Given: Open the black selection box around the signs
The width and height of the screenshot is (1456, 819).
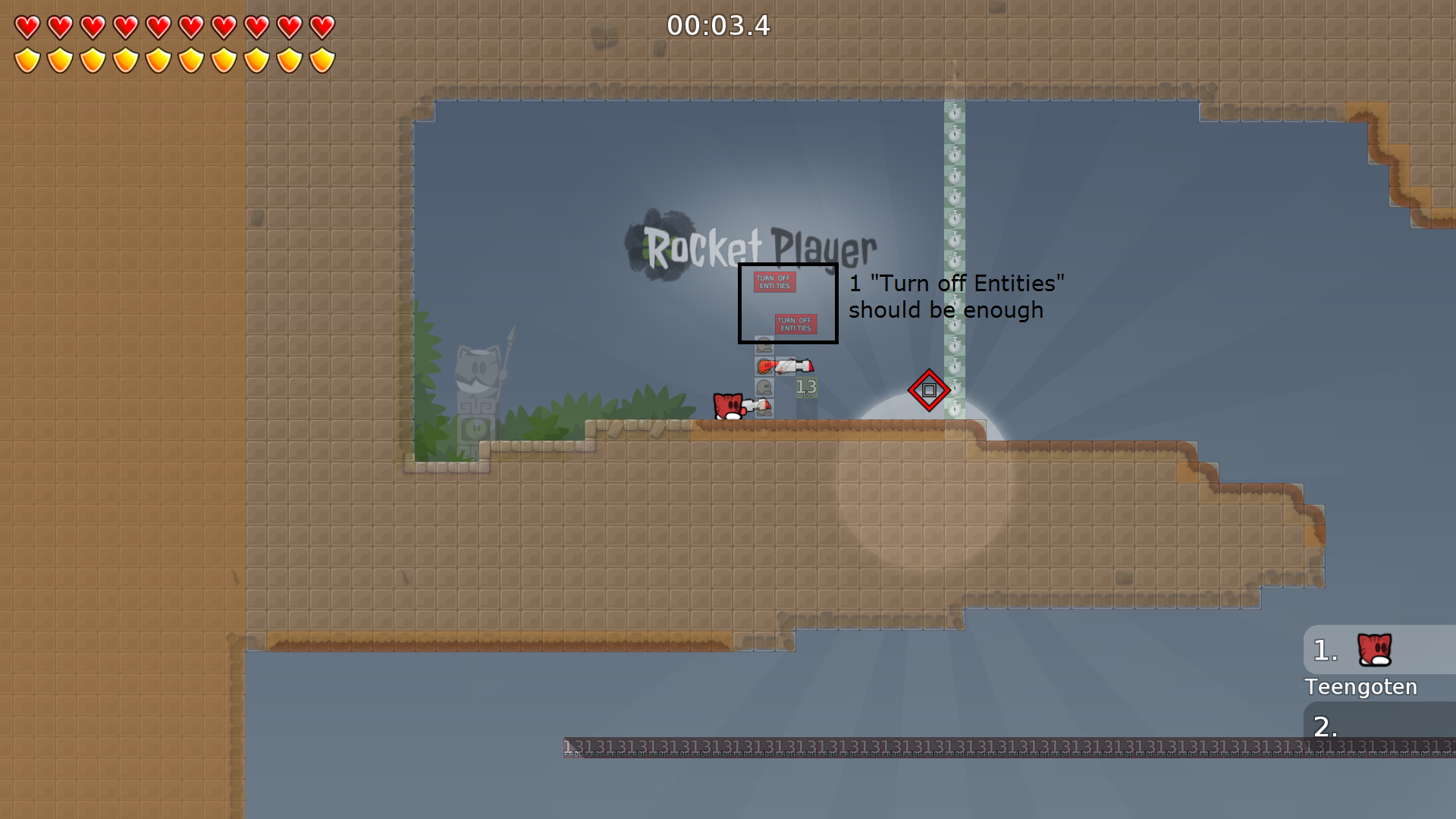Looking at the screenshot, I should tap(787, 303).
